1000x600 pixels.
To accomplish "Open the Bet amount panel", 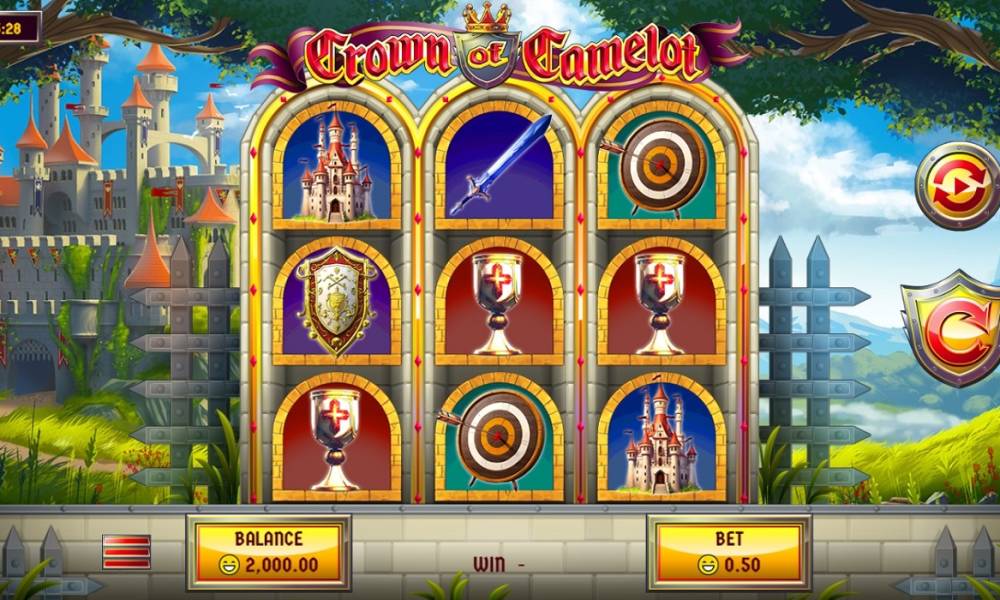I will point(729,552).
